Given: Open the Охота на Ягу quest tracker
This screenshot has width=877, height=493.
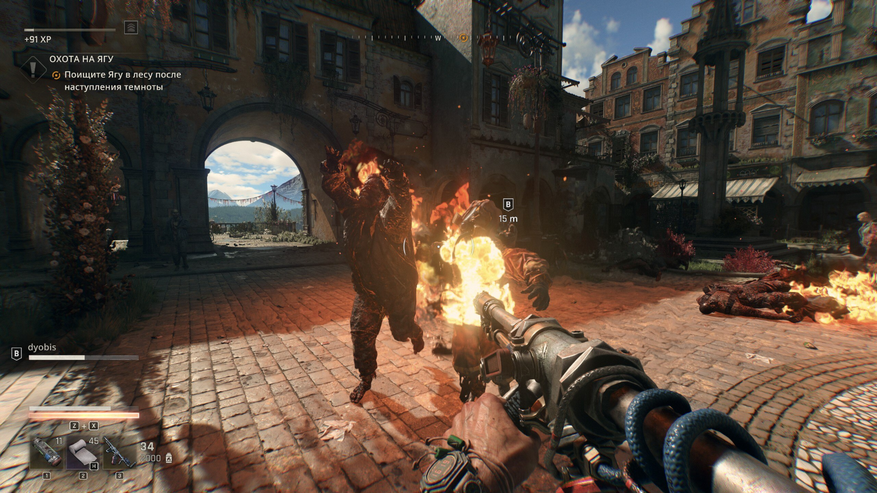Looking at the screenshot, I should point(81,59).
